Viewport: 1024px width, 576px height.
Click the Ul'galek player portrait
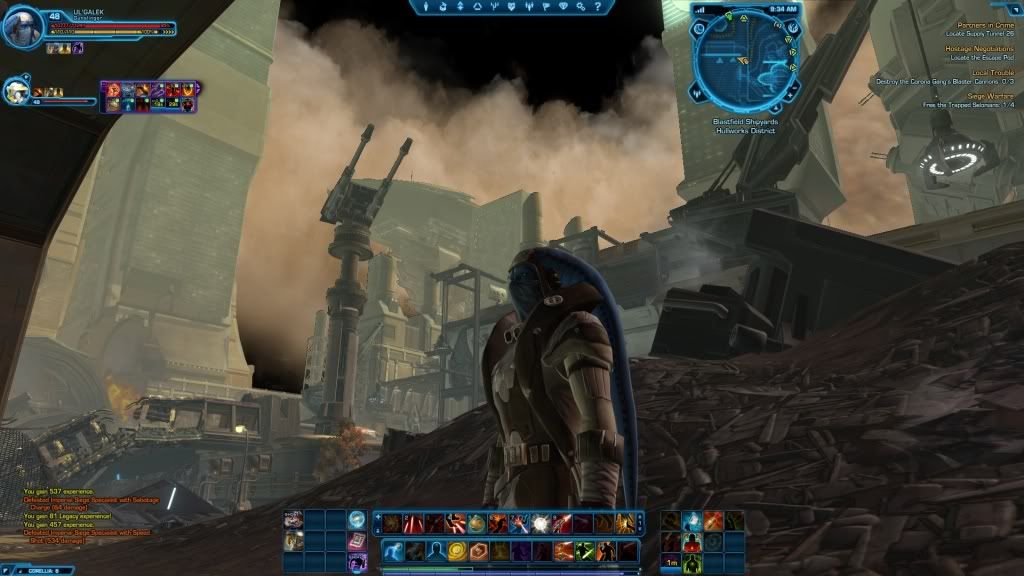[x=22, y=28]
